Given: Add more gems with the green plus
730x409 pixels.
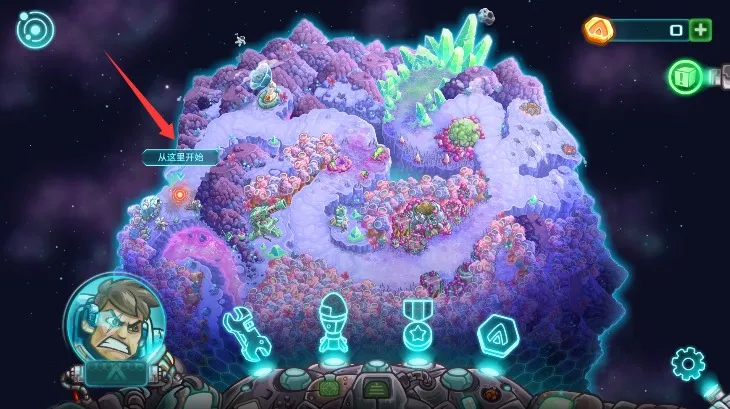Looking at the screenshot, I should tap(701, 30).
